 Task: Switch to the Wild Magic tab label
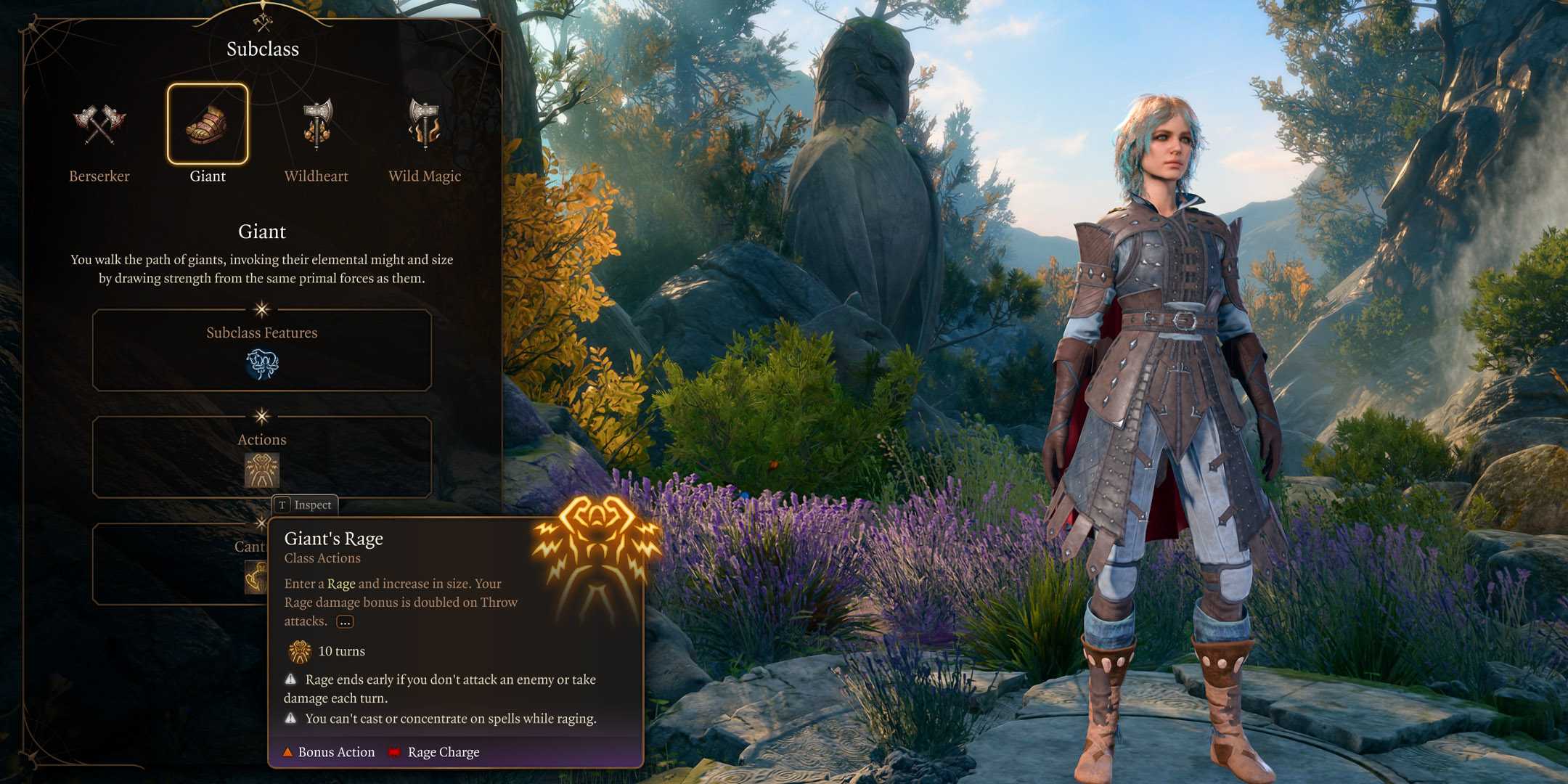425,176
